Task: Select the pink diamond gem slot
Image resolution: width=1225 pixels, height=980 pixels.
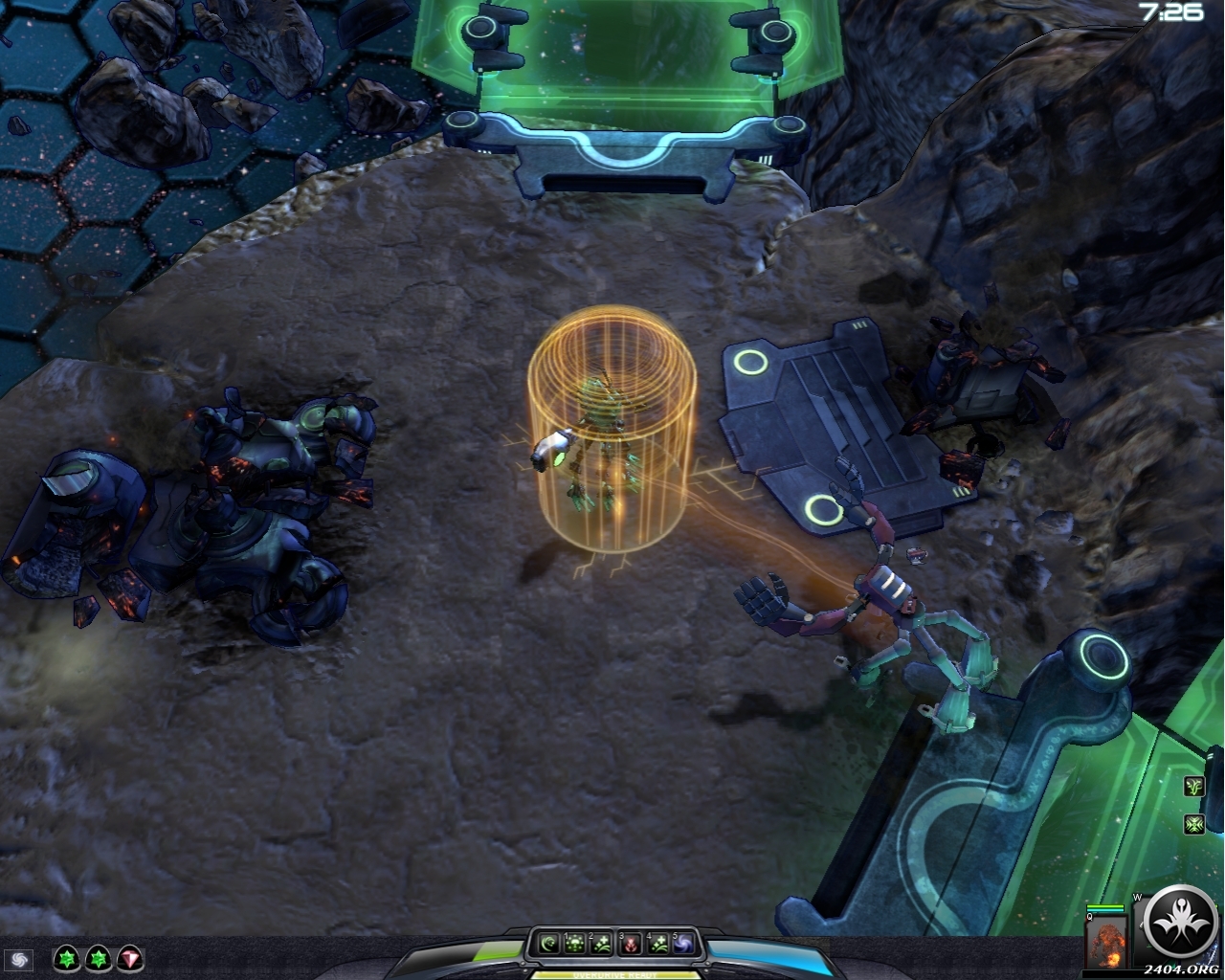Action: [130, 958]
